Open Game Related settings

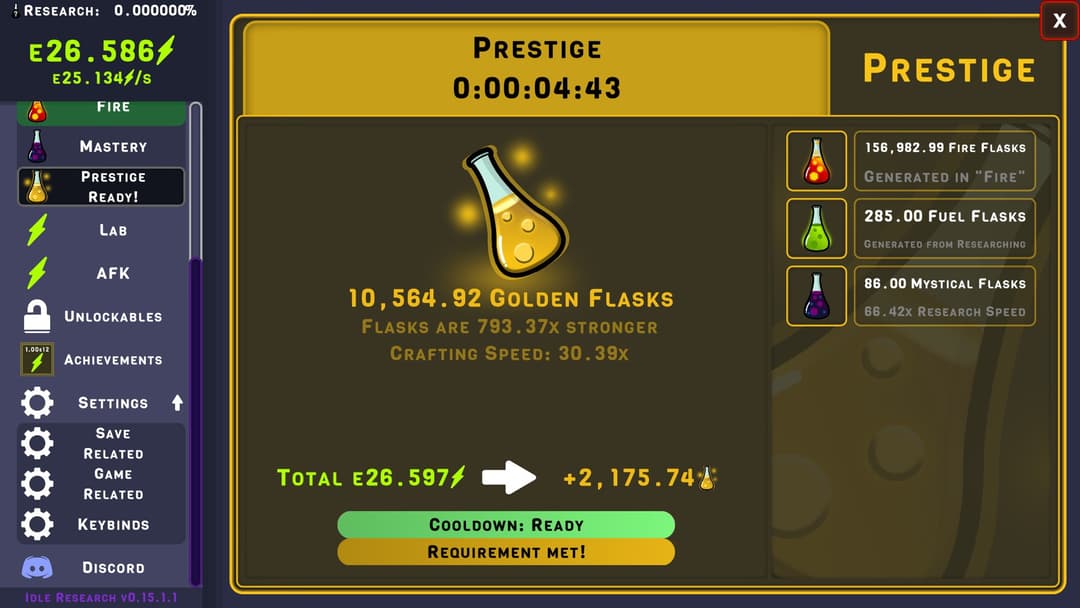pyautogui.click(x=101, y=484)
